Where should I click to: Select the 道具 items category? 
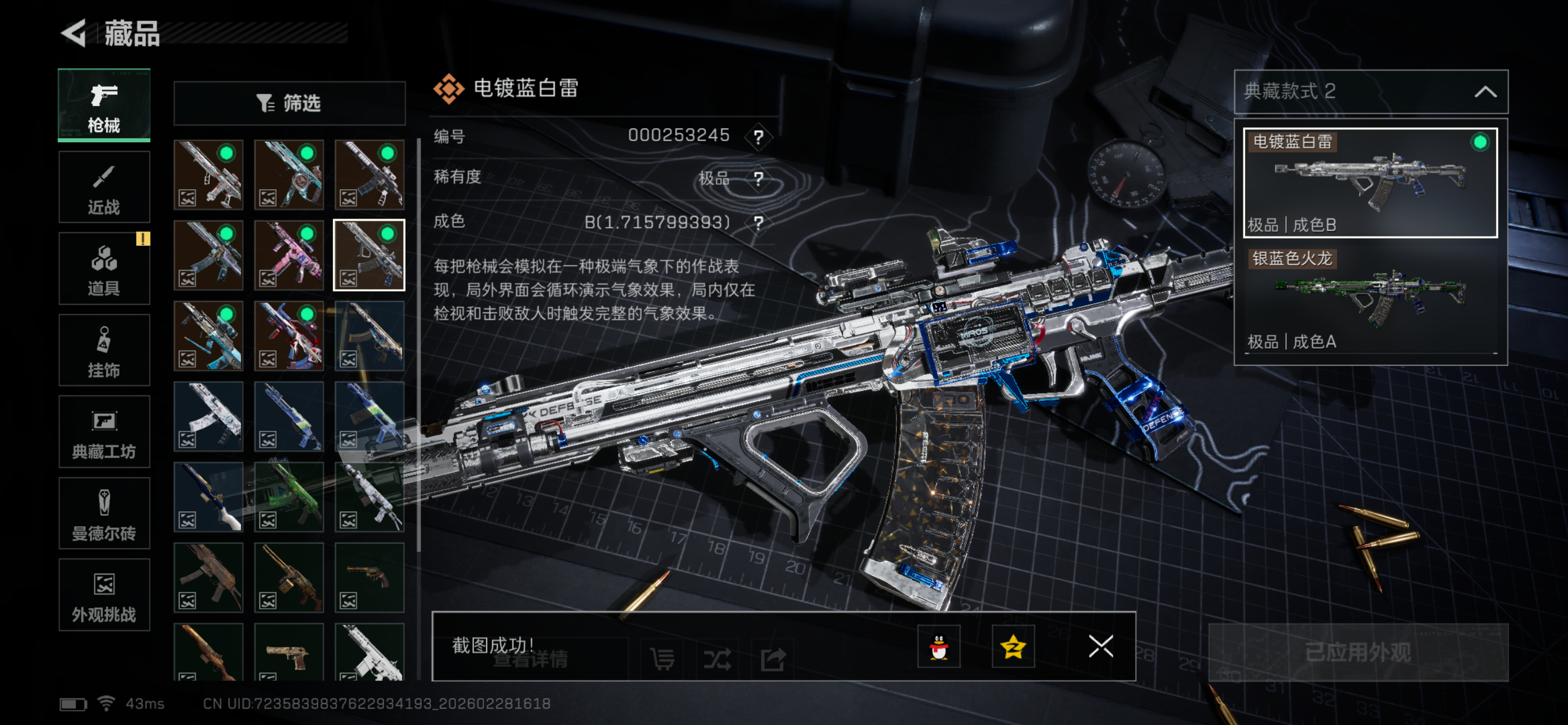tap(104, 268)
